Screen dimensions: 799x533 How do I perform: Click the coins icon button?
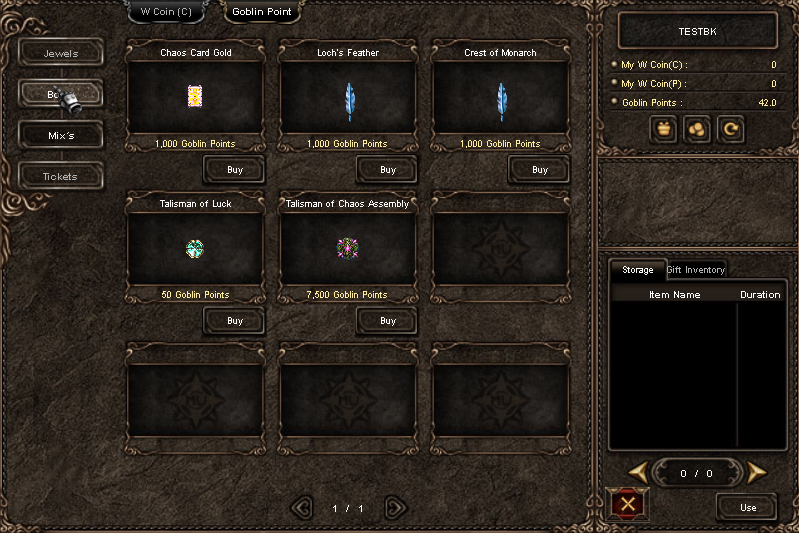point(697,129)
